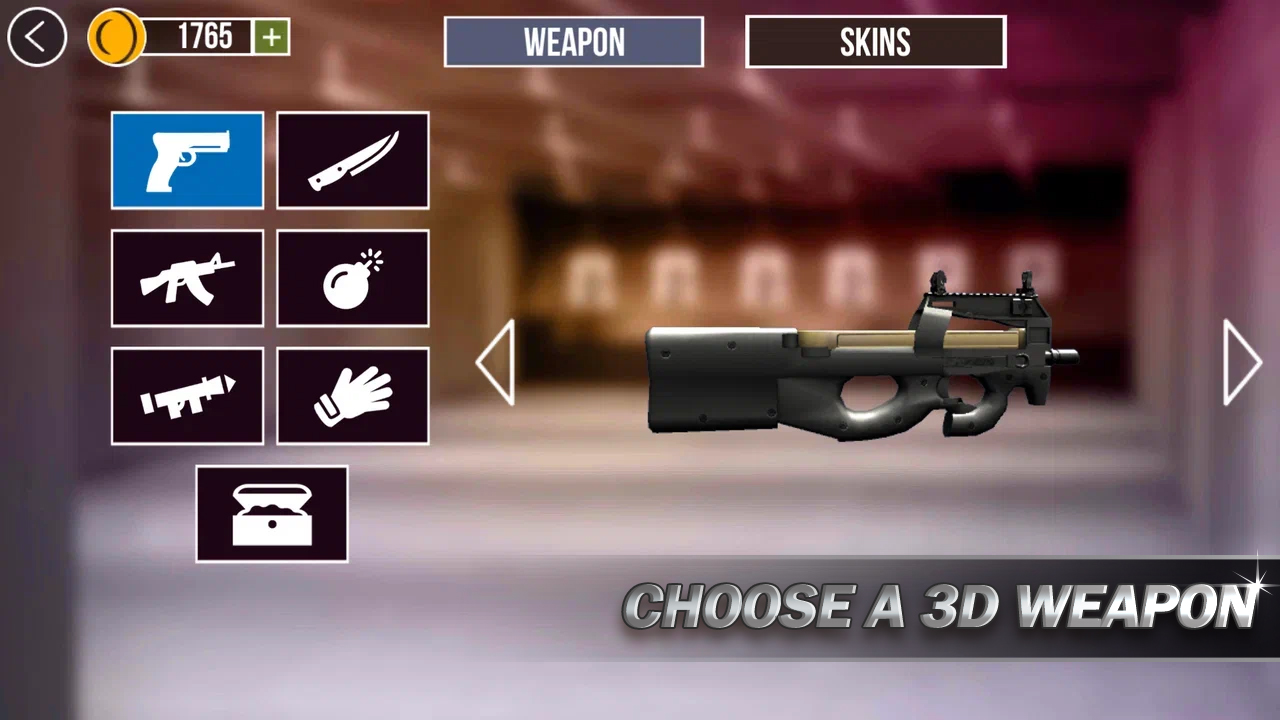Open the knife weapon category
1280x720 pixels.
(x=353, y=160)
